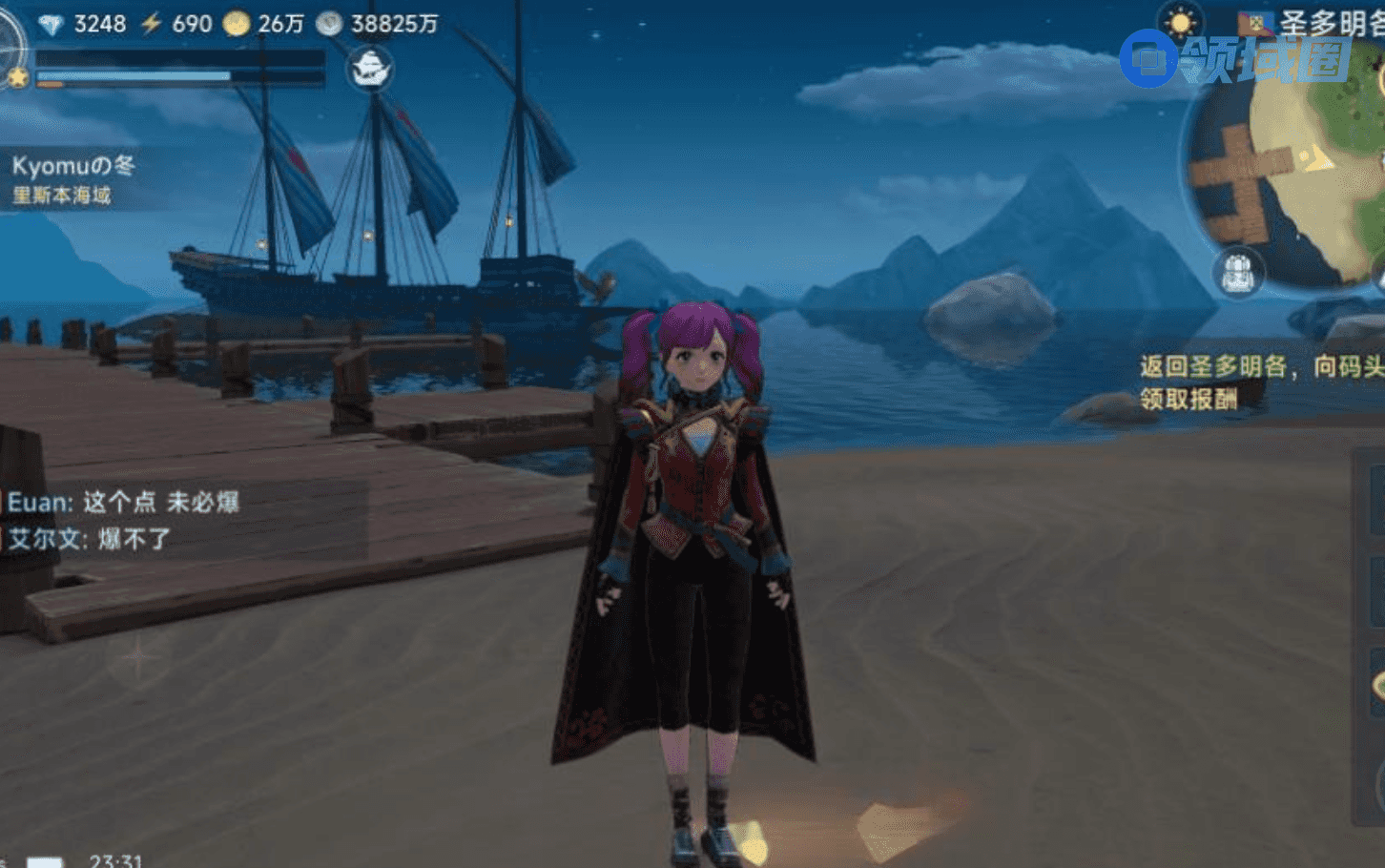Tap the silver coin currency icon
1385x868 pixels.
tap(329, 24)
